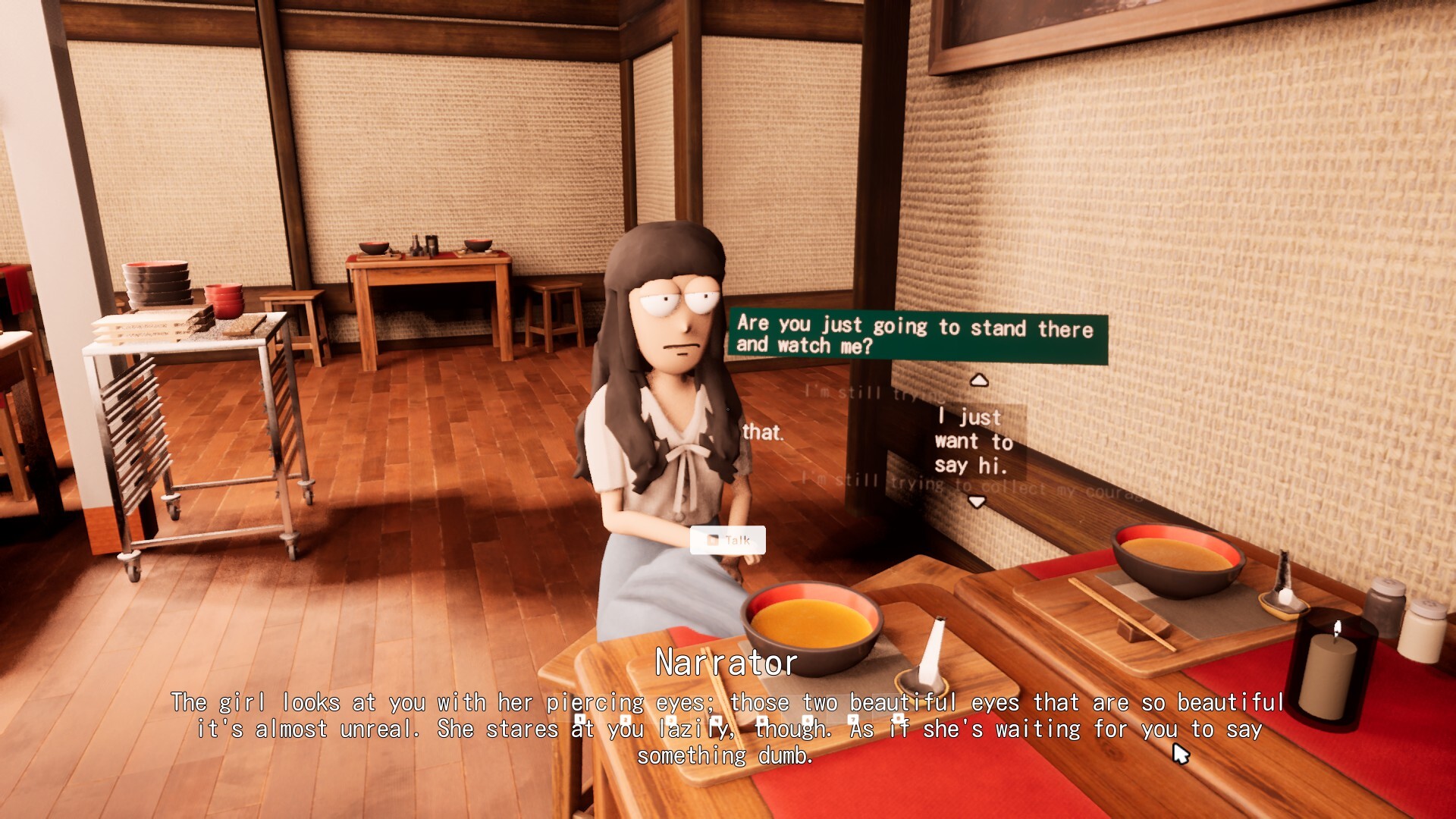Click the key icon inside the Talk prompt
The width and height of the screenshot is (1456, 819).
point(711,541)
